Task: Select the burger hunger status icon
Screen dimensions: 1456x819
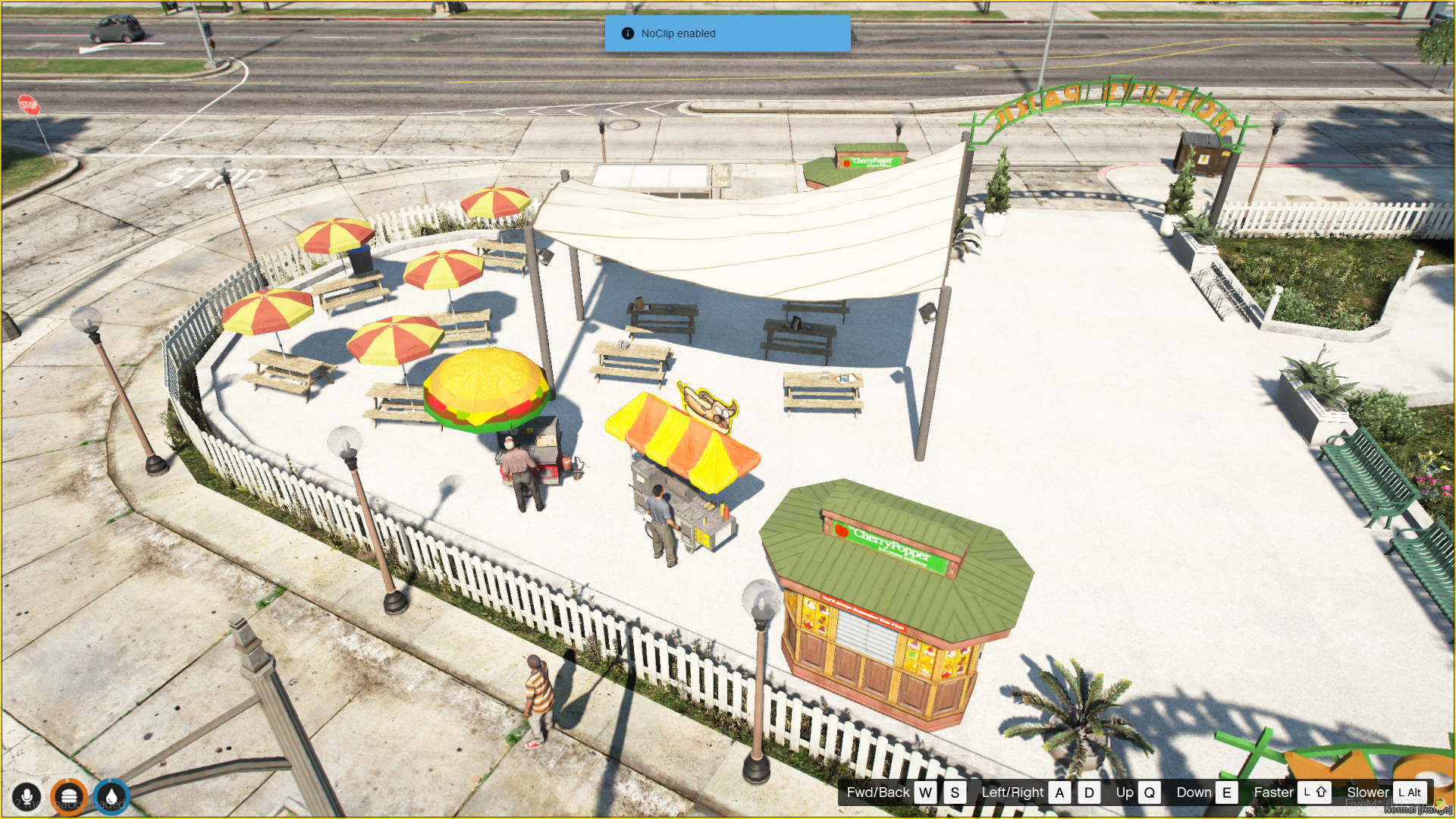Action: tap(69, 797)
